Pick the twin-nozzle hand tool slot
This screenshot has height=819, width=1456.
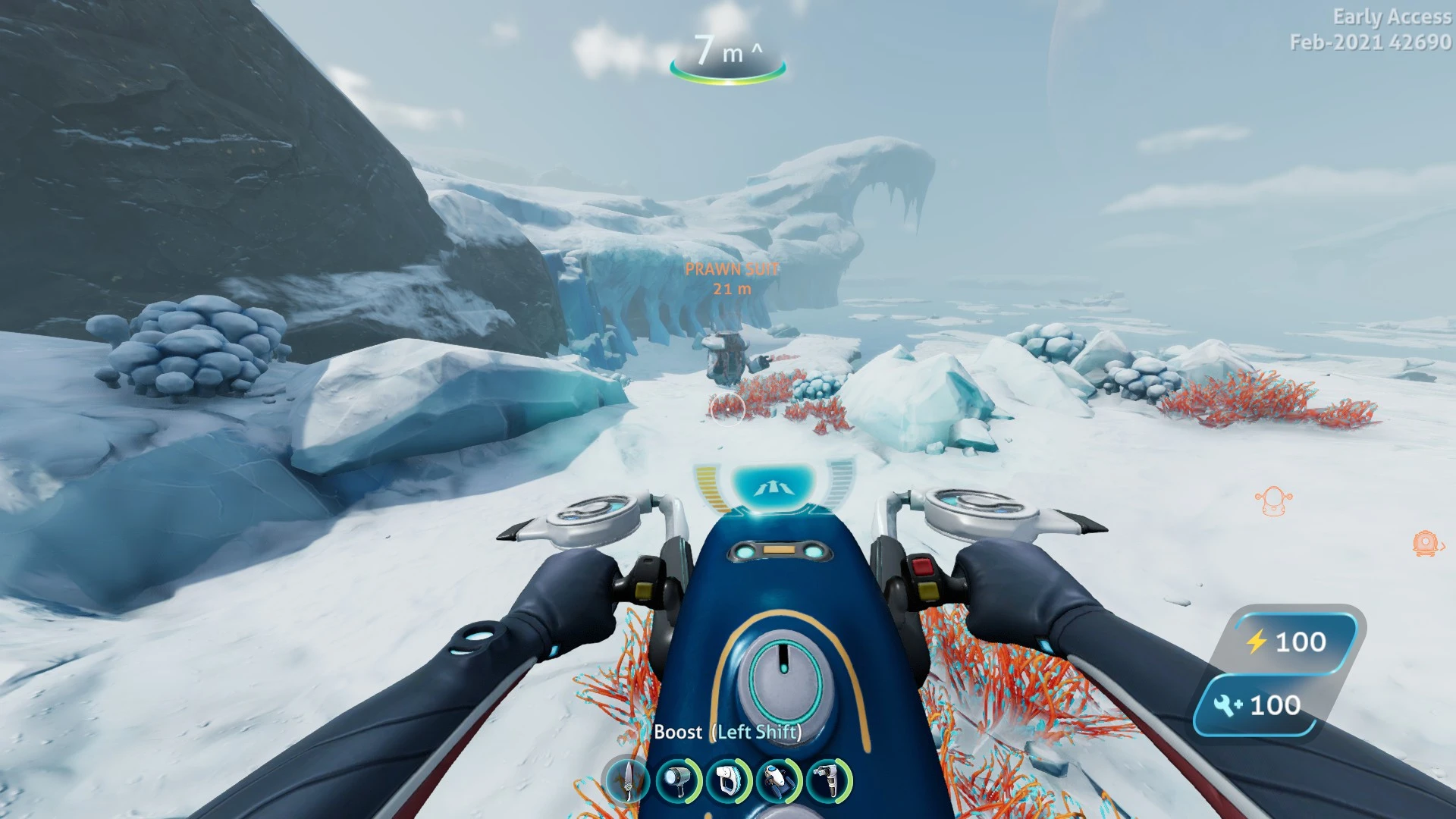pyautogui.click(x=829, y=781)
